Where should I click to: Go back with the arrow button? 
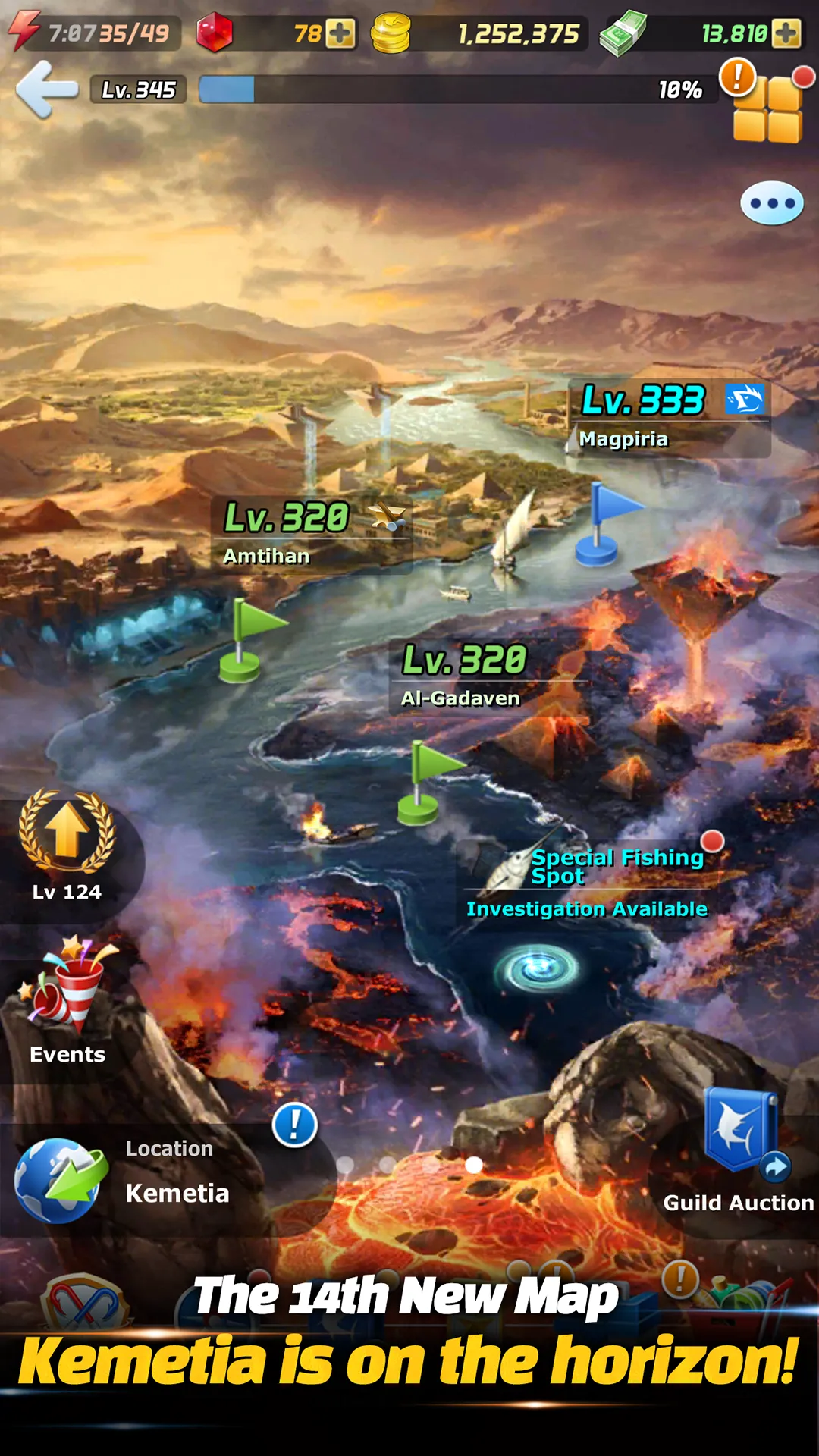(47, 89)
